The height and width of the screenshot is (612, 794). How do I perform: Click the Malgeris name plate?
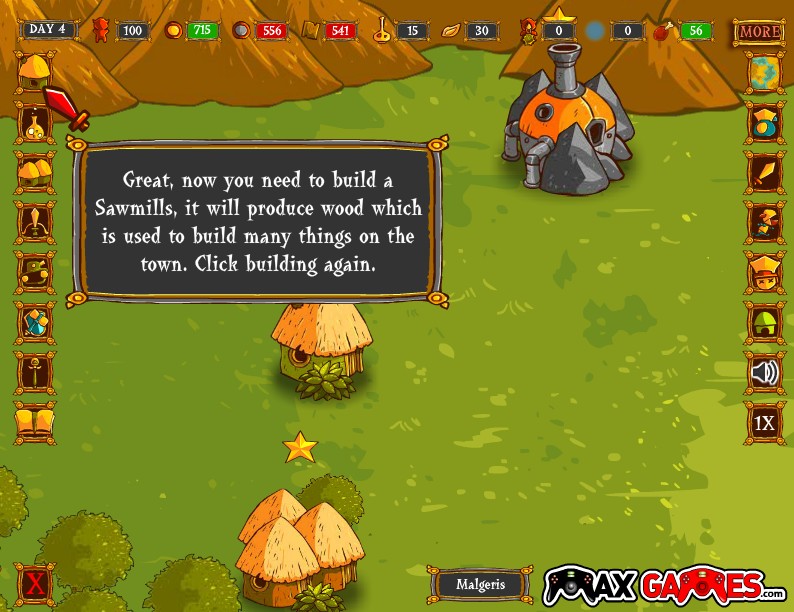pos(481,585)
